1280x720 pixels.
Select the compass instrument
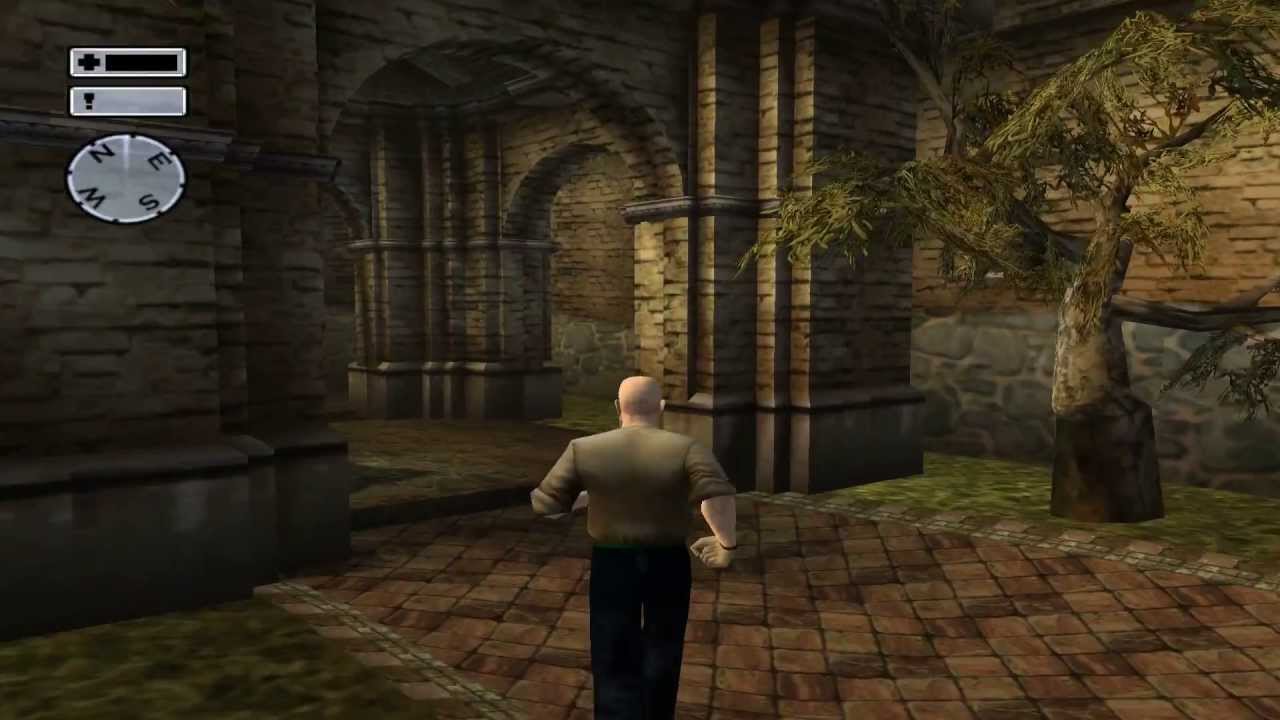point(126,180)
